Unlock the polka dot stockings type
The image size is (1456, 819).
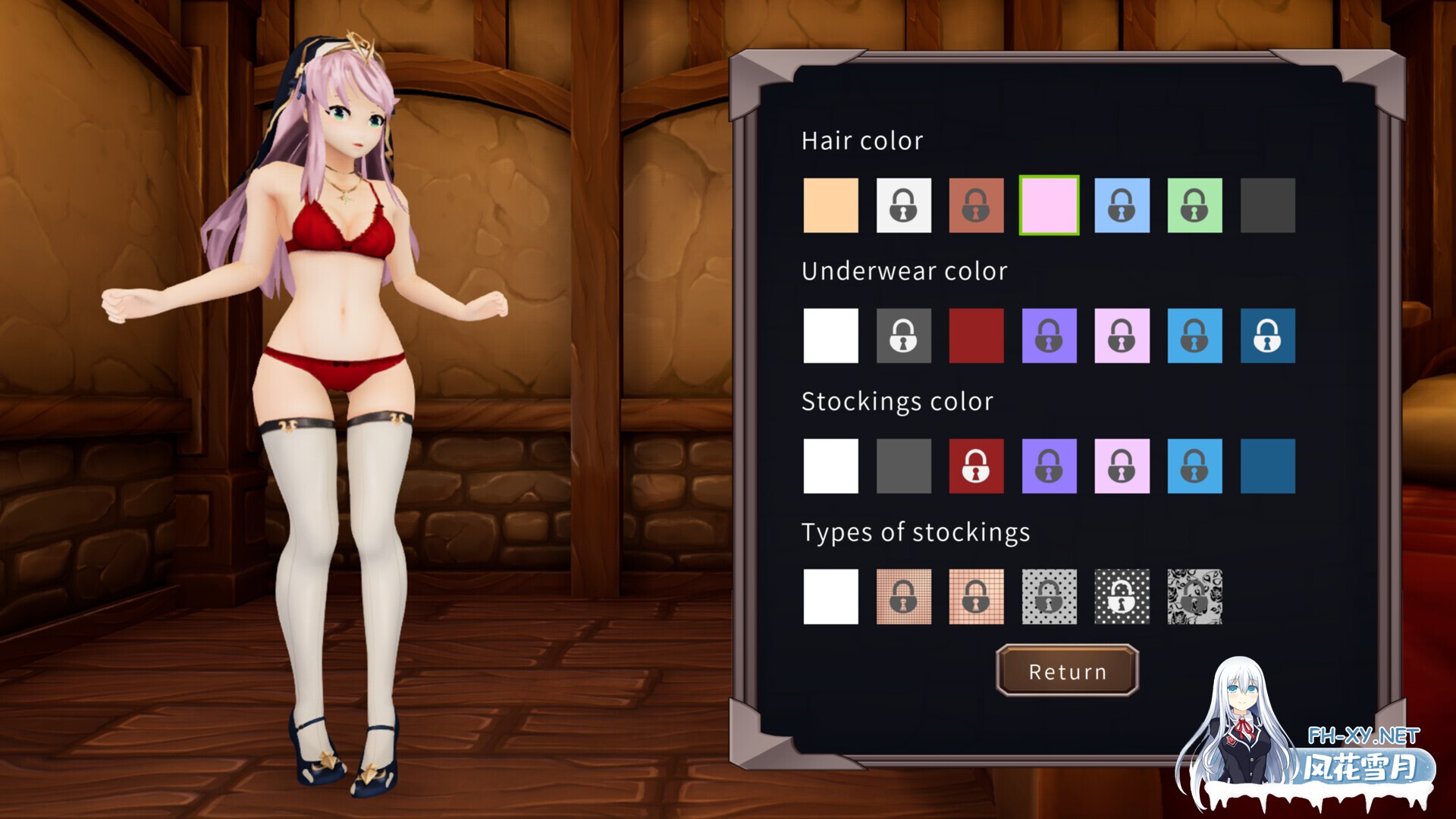point(1049,597)
